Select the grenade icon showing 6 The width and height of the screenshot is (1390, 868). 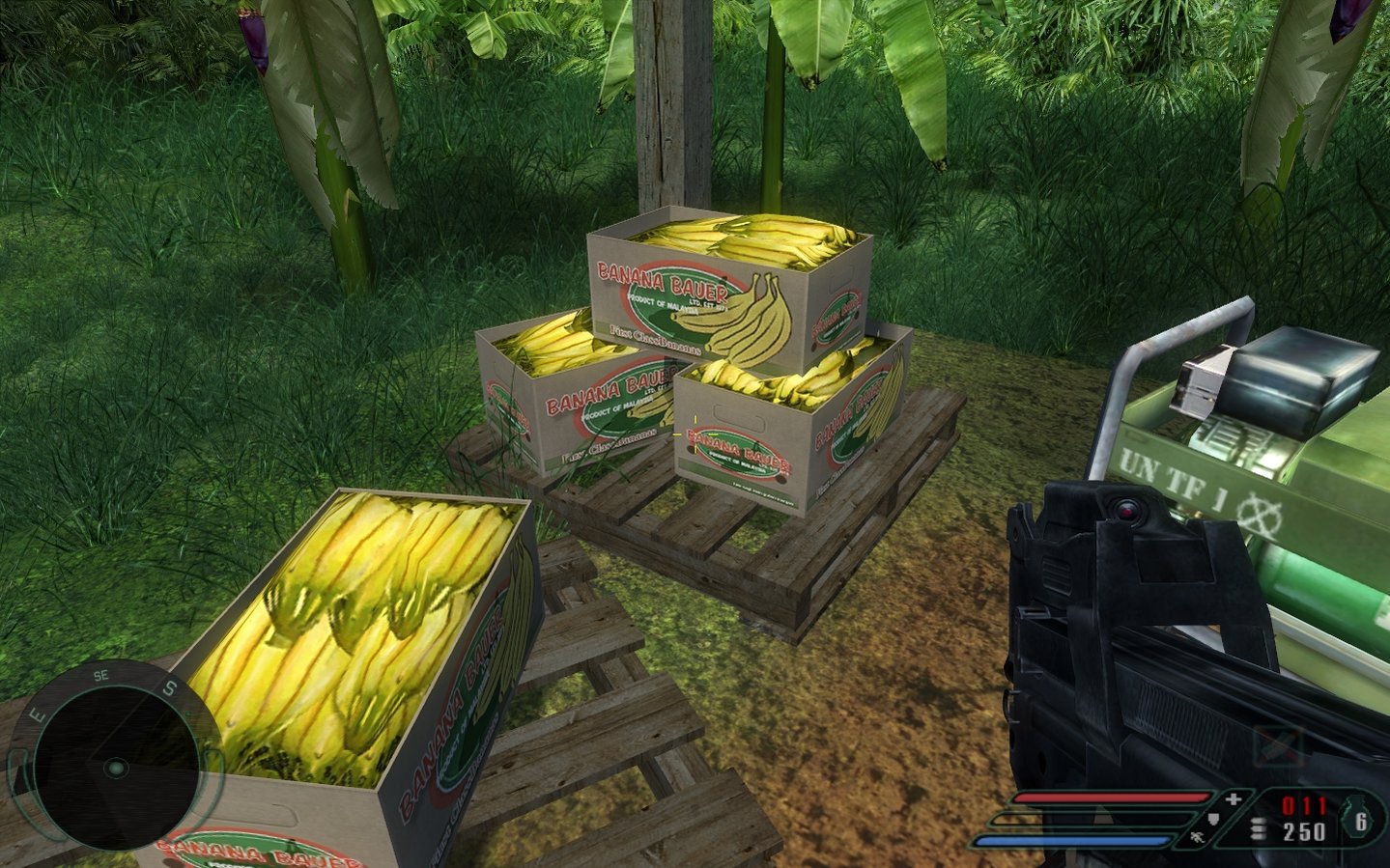[x=1357, y=821]
